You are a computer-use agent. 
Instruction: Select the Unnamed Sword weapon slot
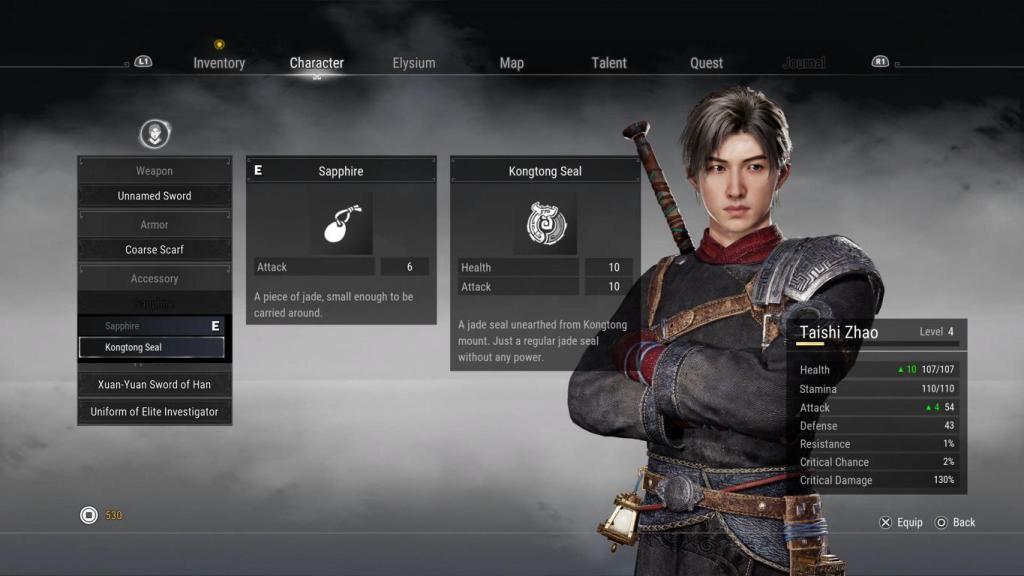tap(154, 196)
